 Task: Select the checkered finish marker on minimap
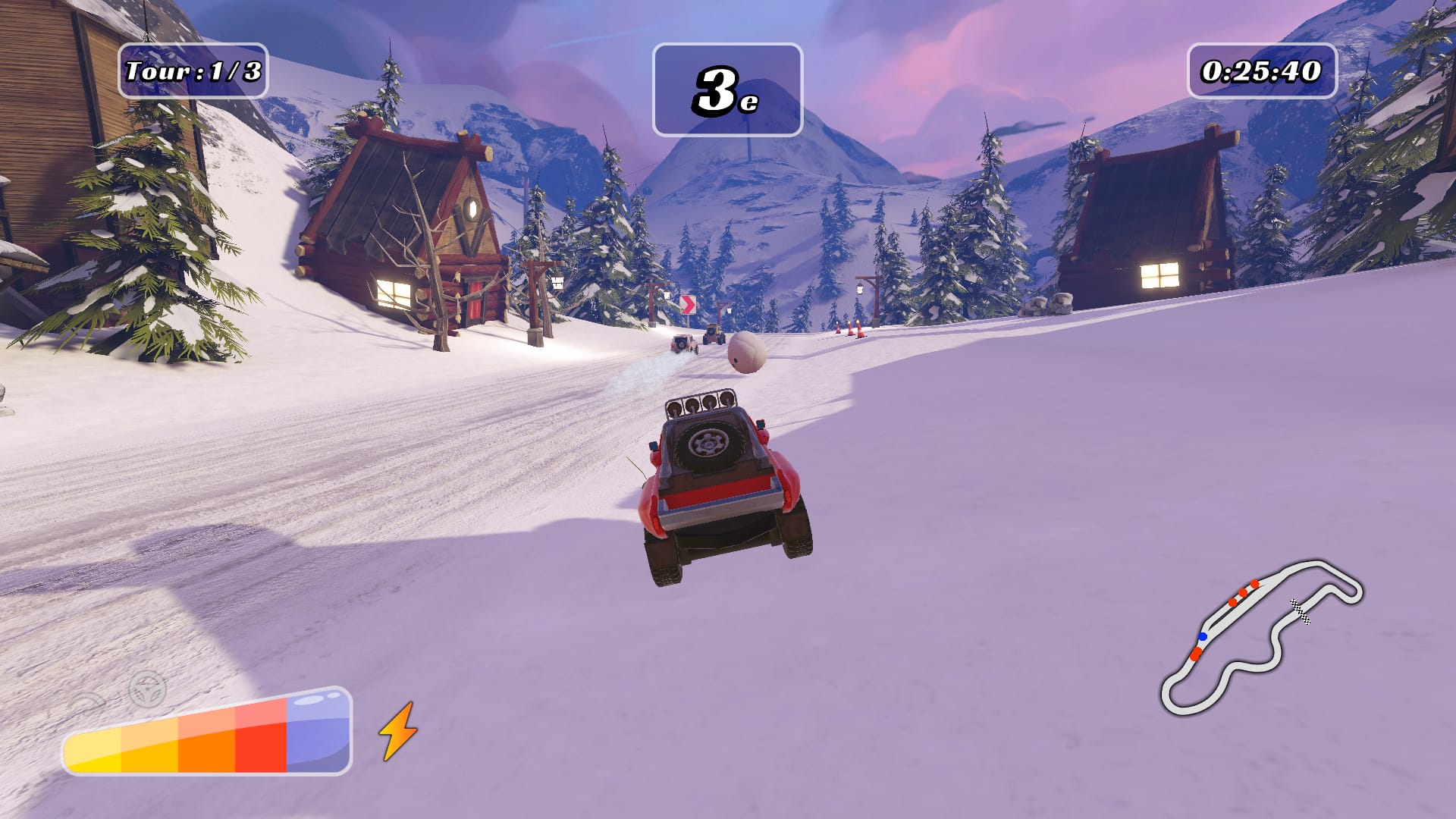(x=1300, y=611)
